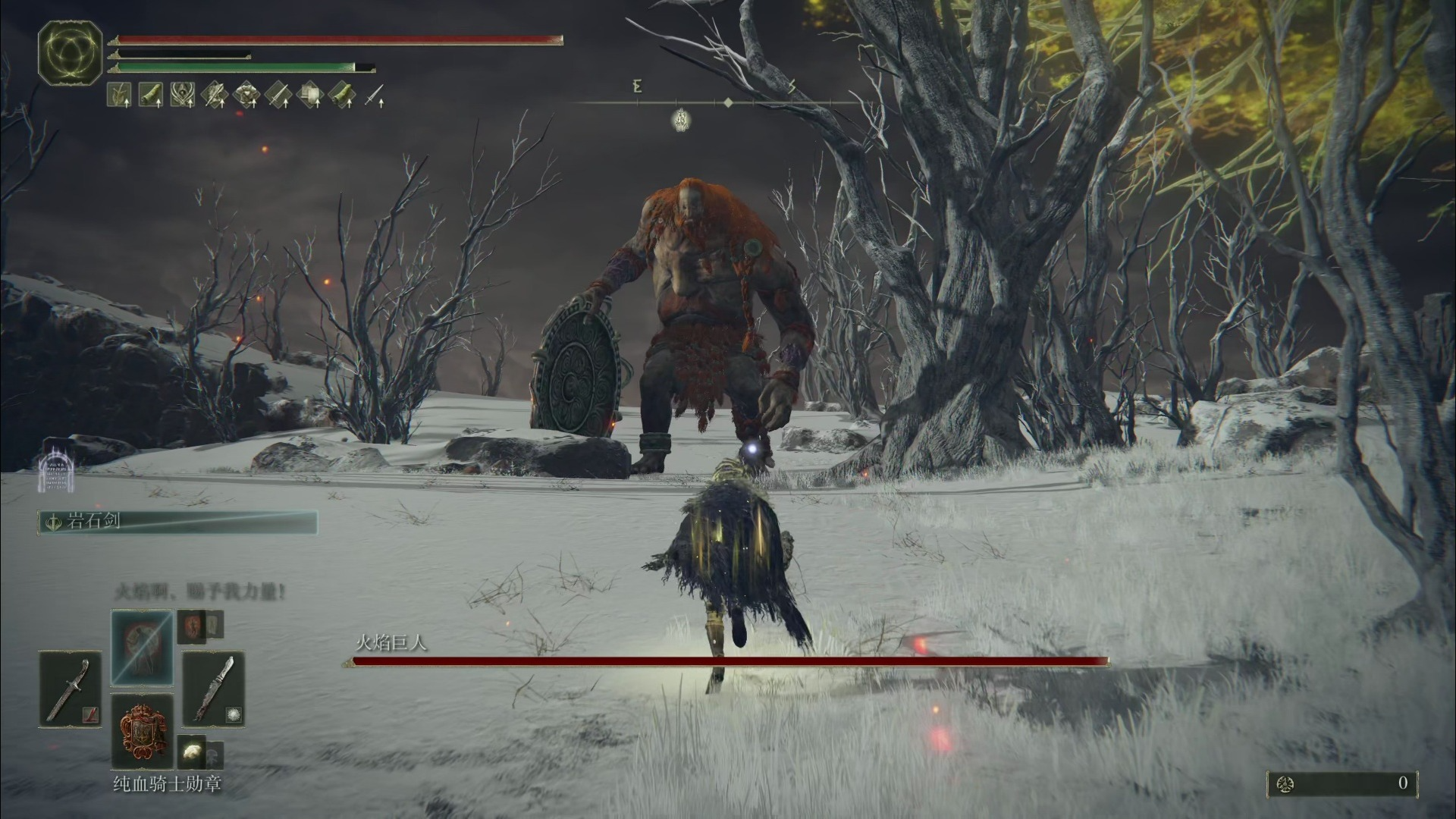The image size is (1456, 819).
Task: Click the glowing Great Rune emblem icon
Action: pos(70,52)
